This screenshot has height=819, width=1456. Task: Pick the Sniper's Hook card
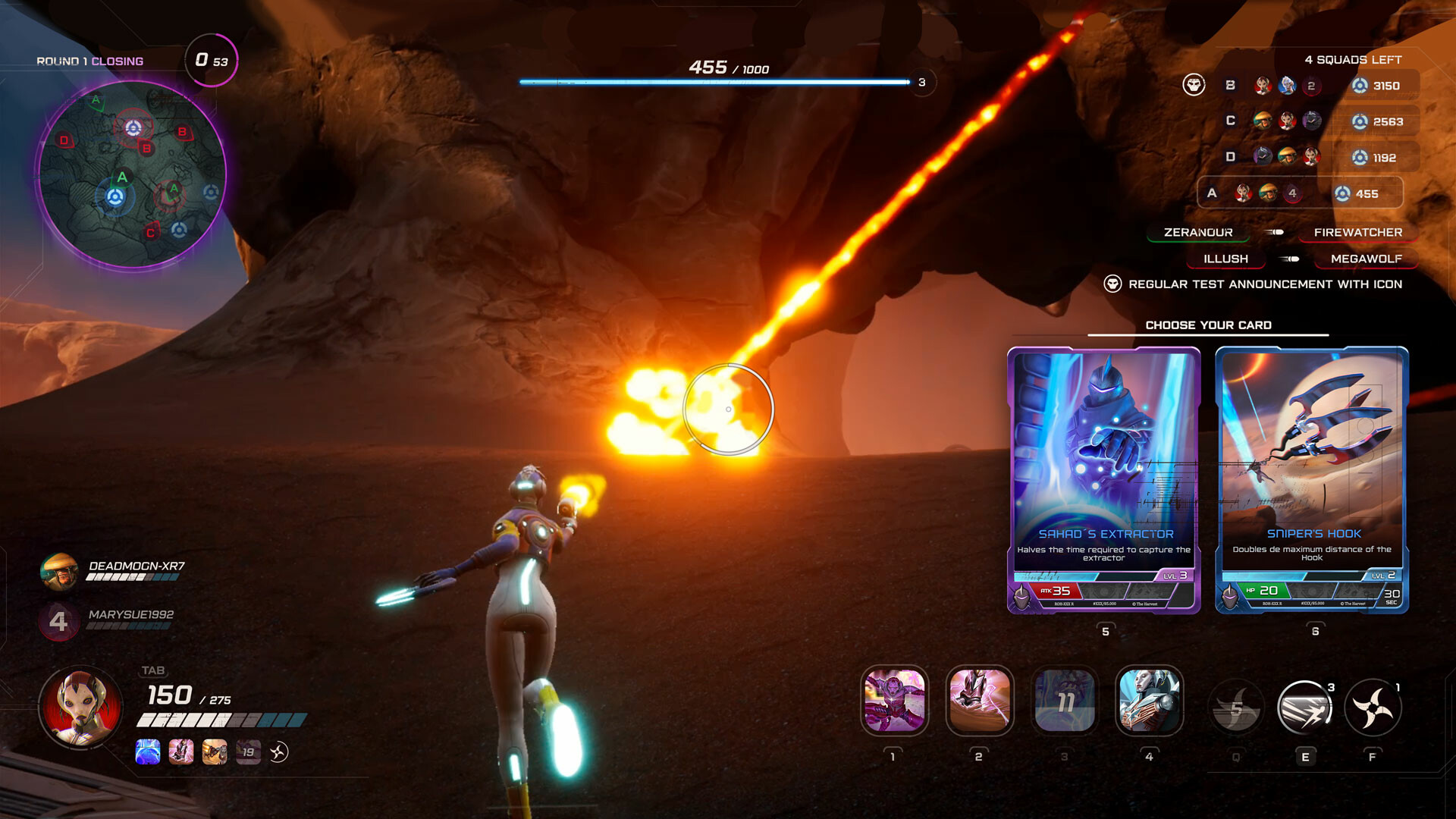pyautogui.click(x=1311, y=479)
